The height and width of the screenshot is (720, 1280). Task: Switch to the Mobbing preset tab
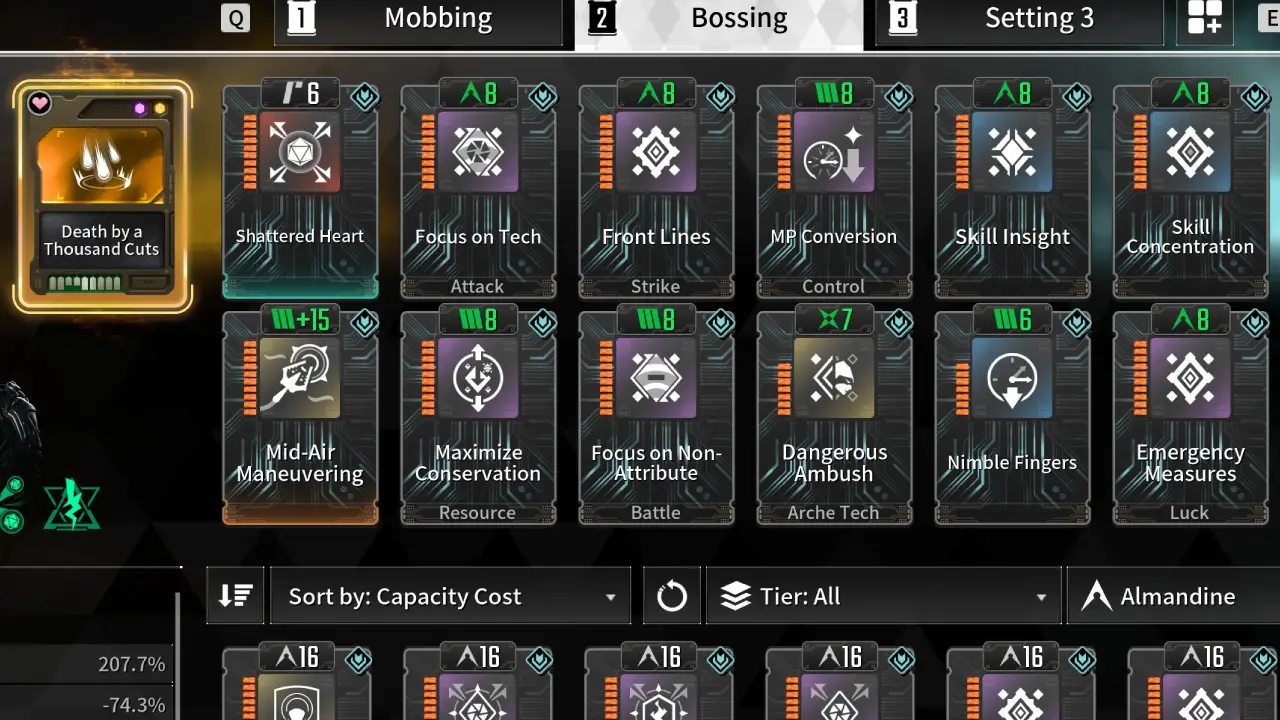(x=418, y=17)
